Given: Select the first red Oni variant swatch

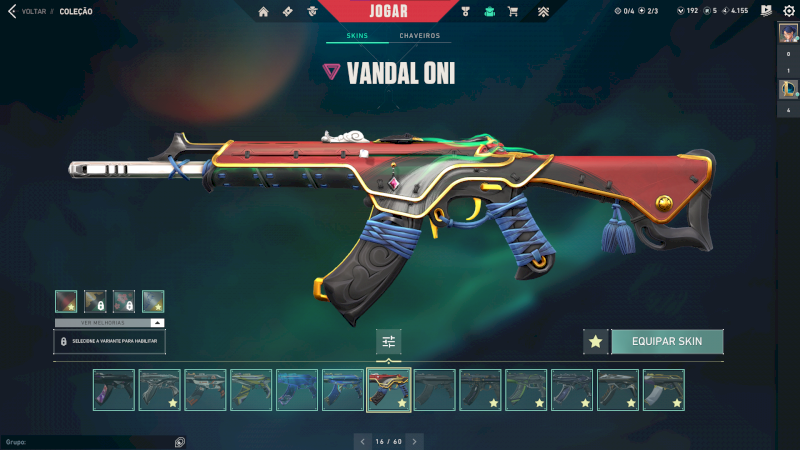Looking at the screenshot, I should click(x=66, y=301).
